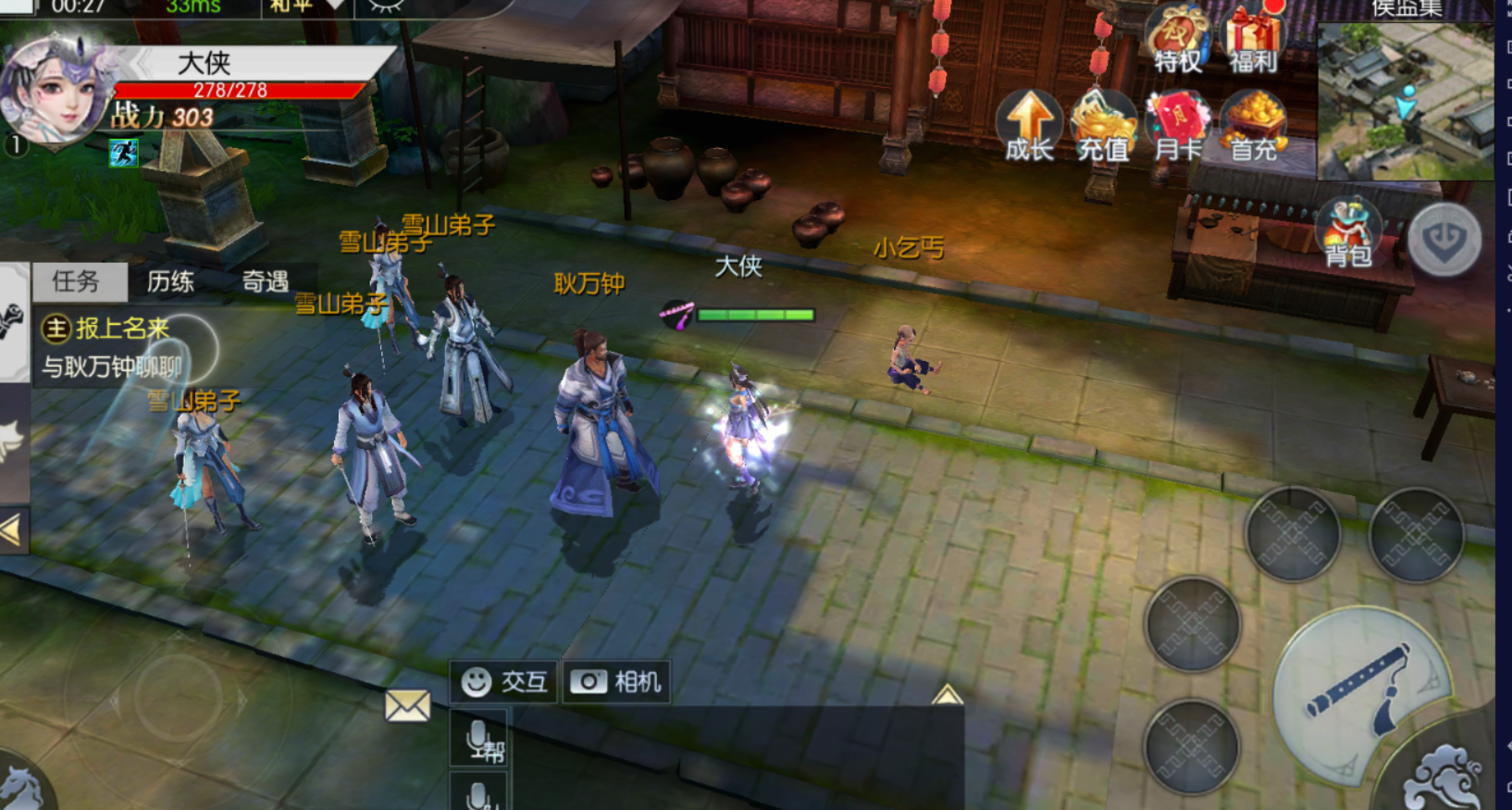Open the 相机 camera button

point(616,682)
